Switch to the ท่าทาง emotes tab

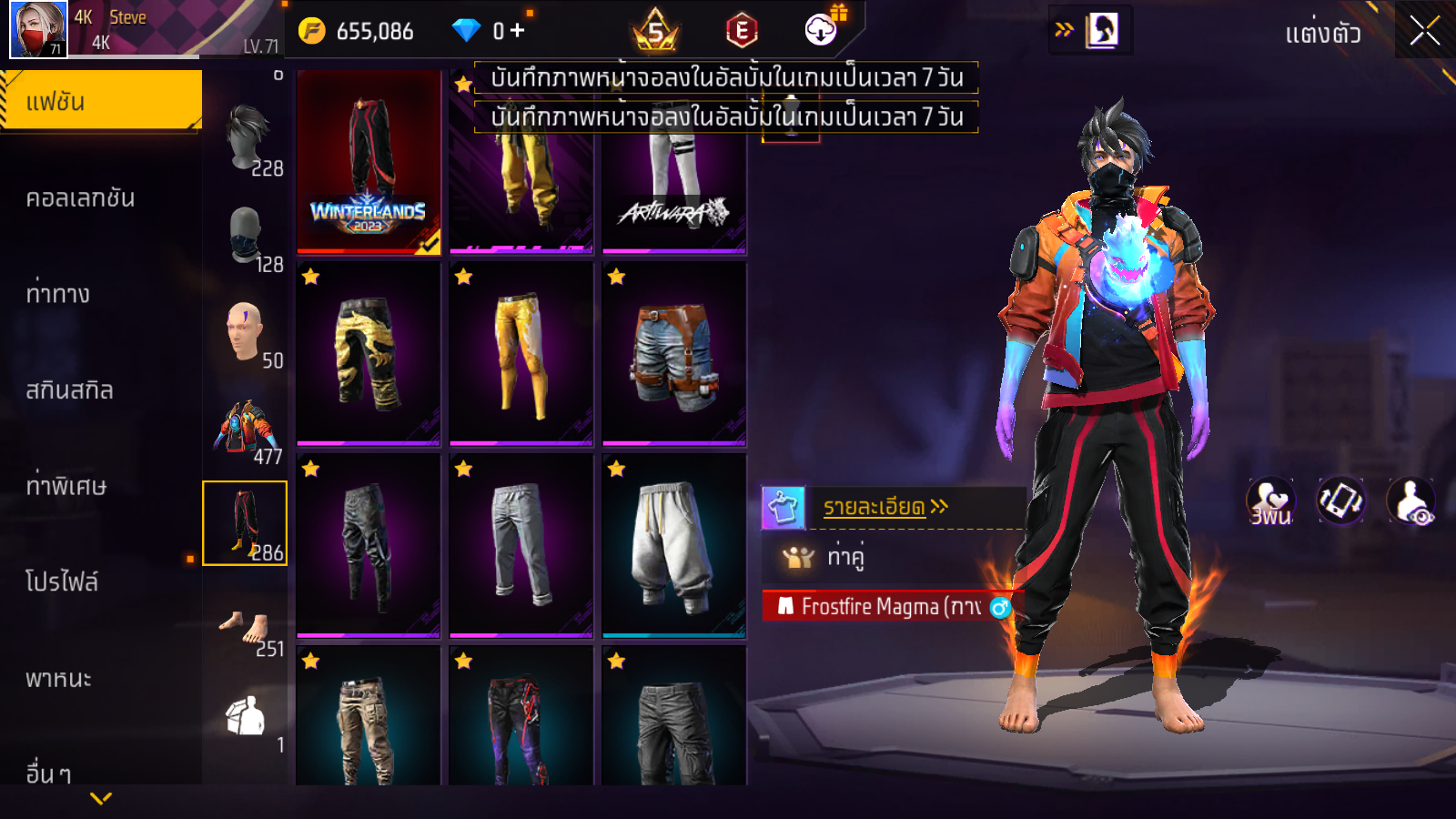tap(58, 294)
